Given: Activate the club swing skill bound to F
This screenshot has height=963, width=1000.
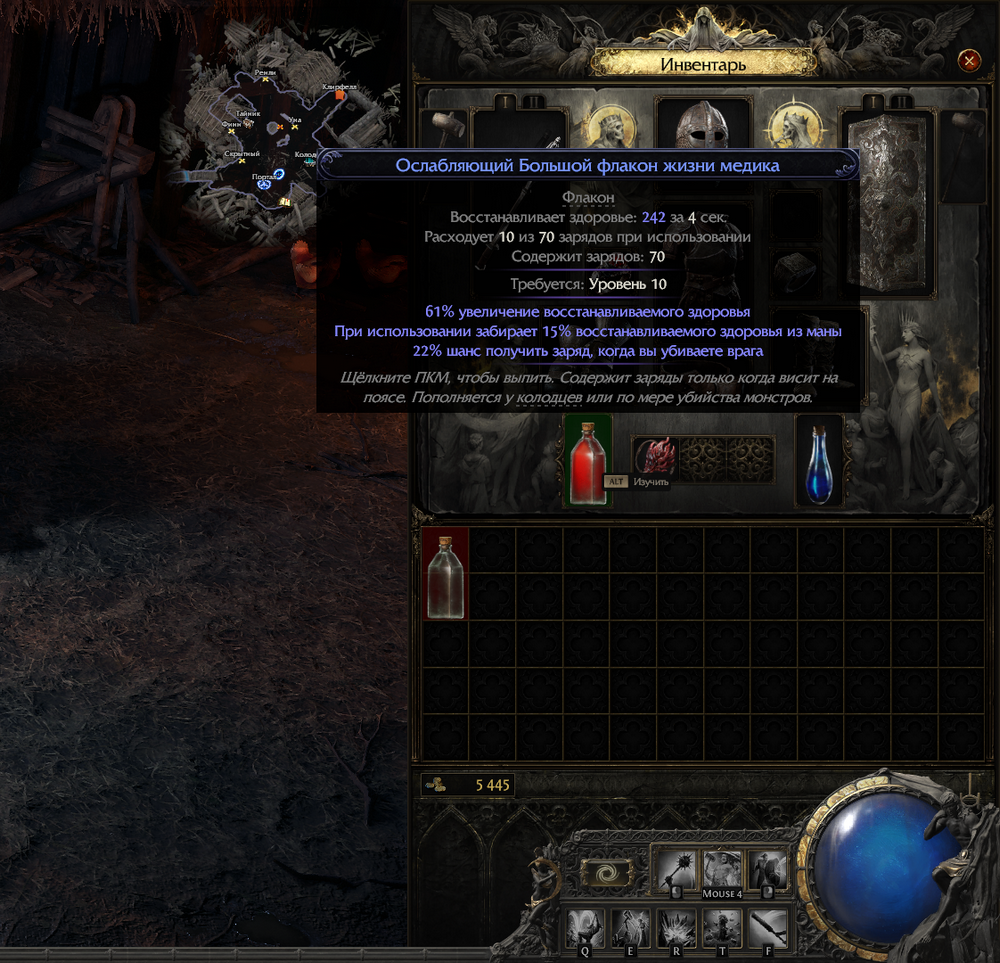Looking at the screenshot, I should (x=768, y=929).
